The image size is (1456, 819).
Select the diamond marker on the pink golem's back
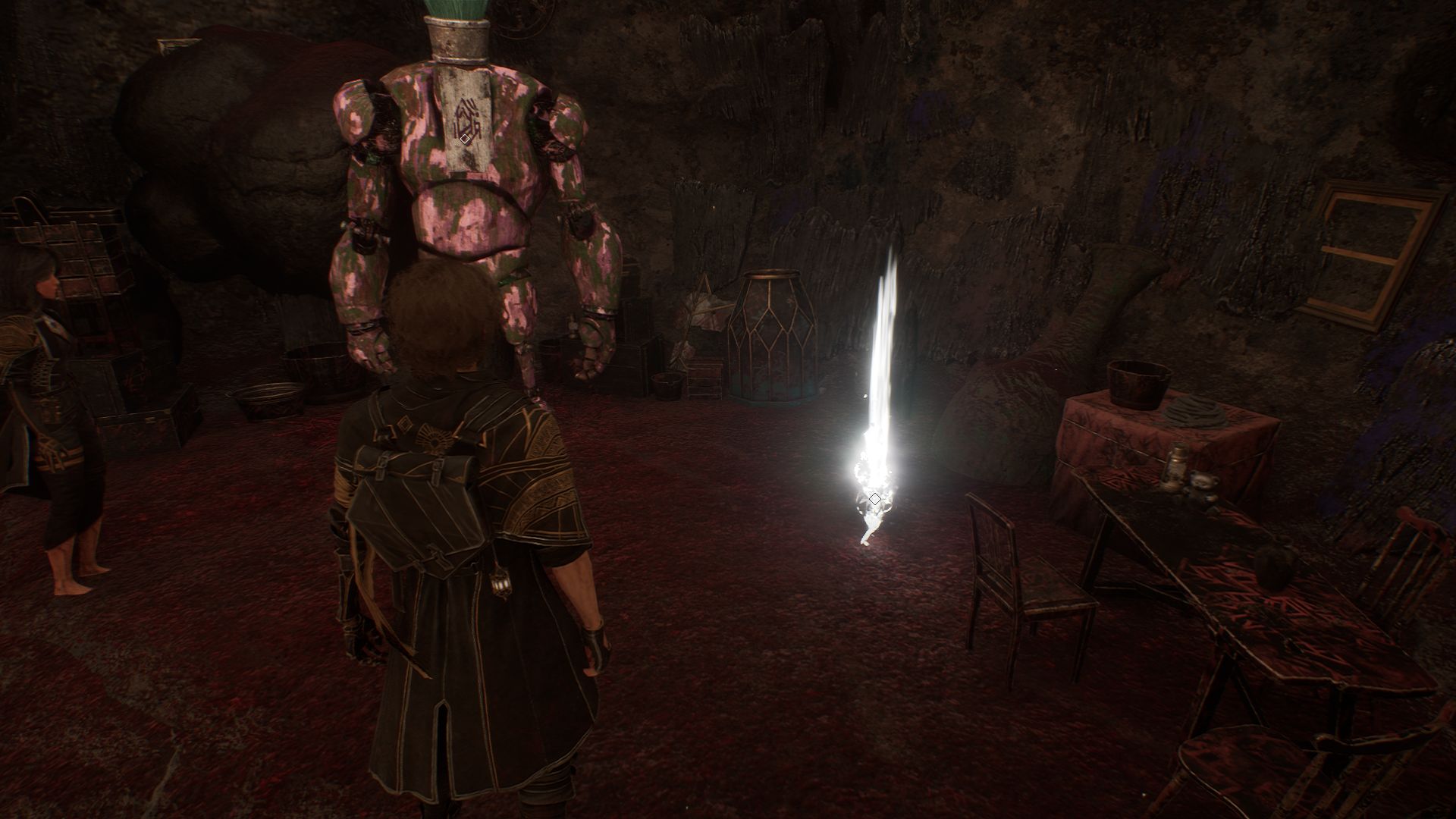pyautogui.click(x=465, y=139)
